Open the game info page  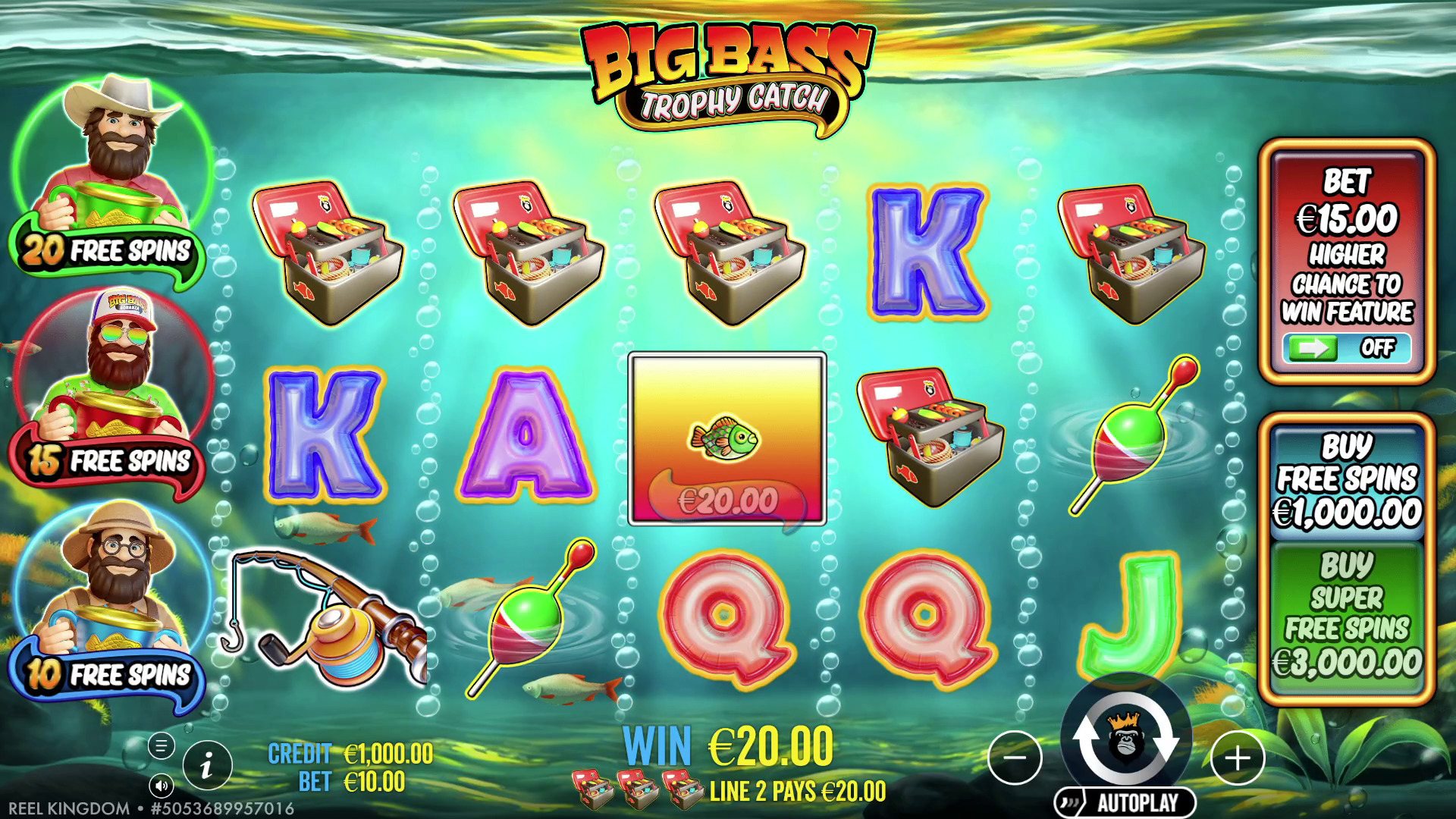pos(206,766)
